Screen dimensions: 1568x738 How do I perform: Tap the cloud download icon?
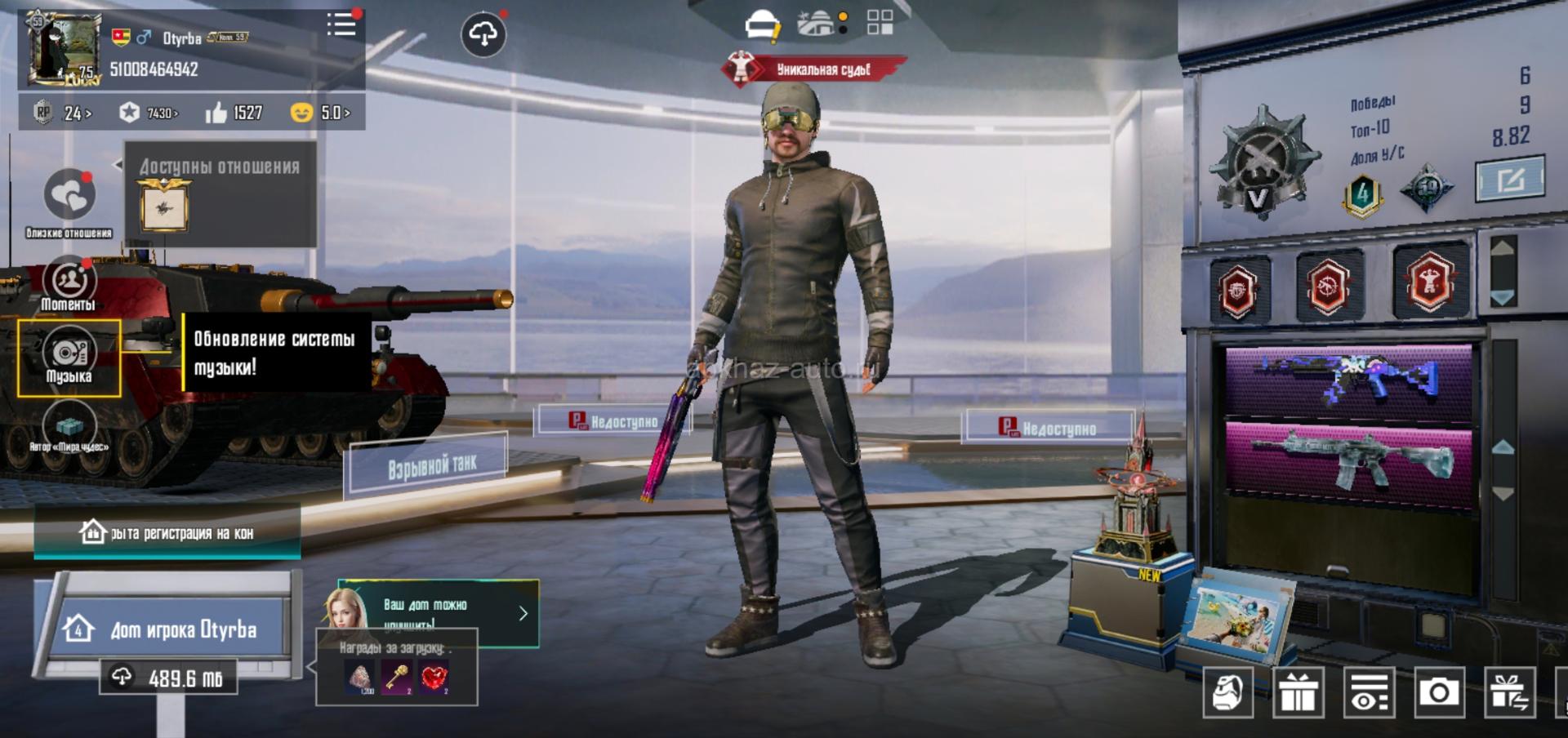pyautogui.click(x=483, y=34)
